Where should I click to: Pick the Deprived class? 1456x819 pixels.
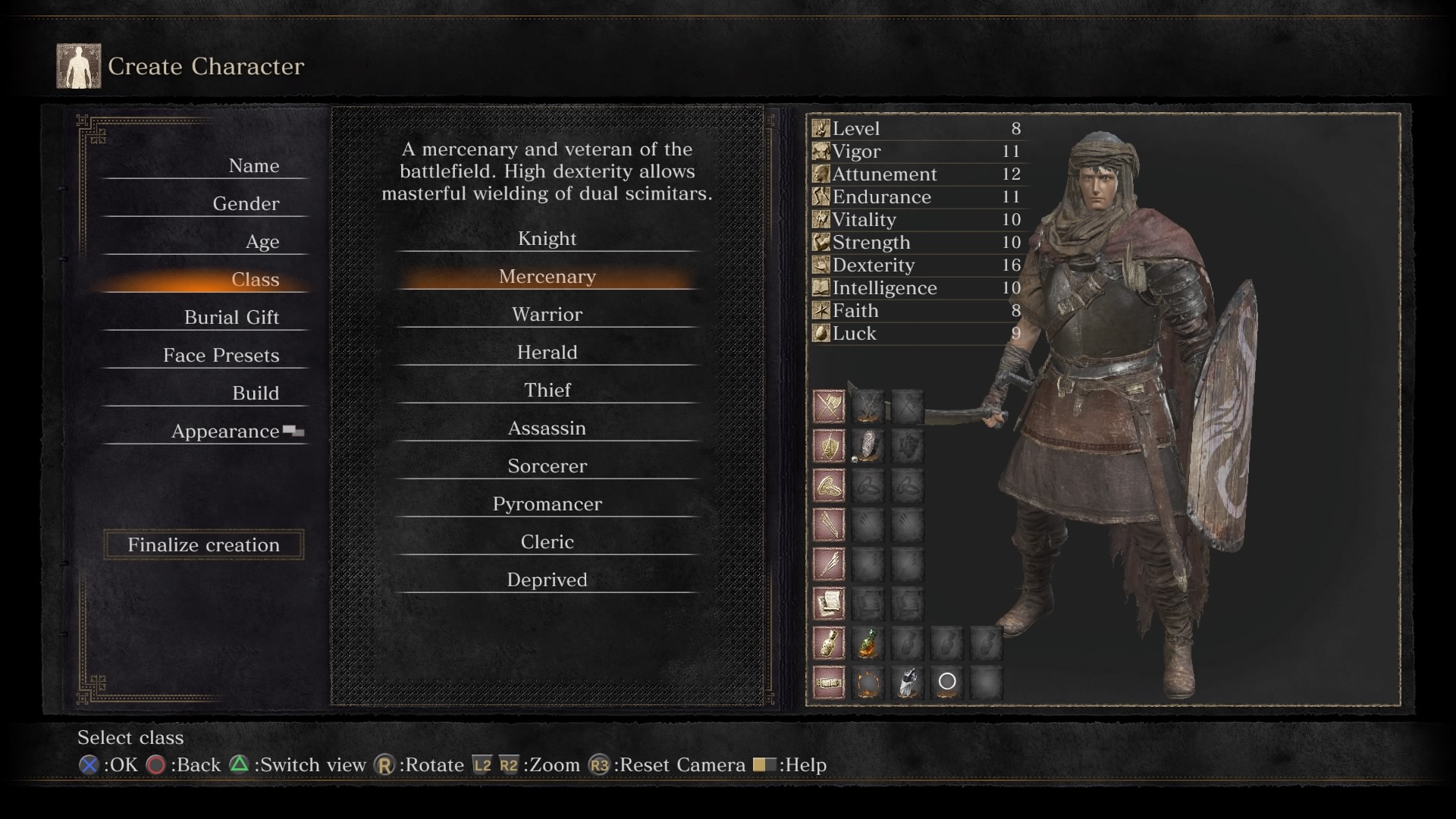point(547,580)
